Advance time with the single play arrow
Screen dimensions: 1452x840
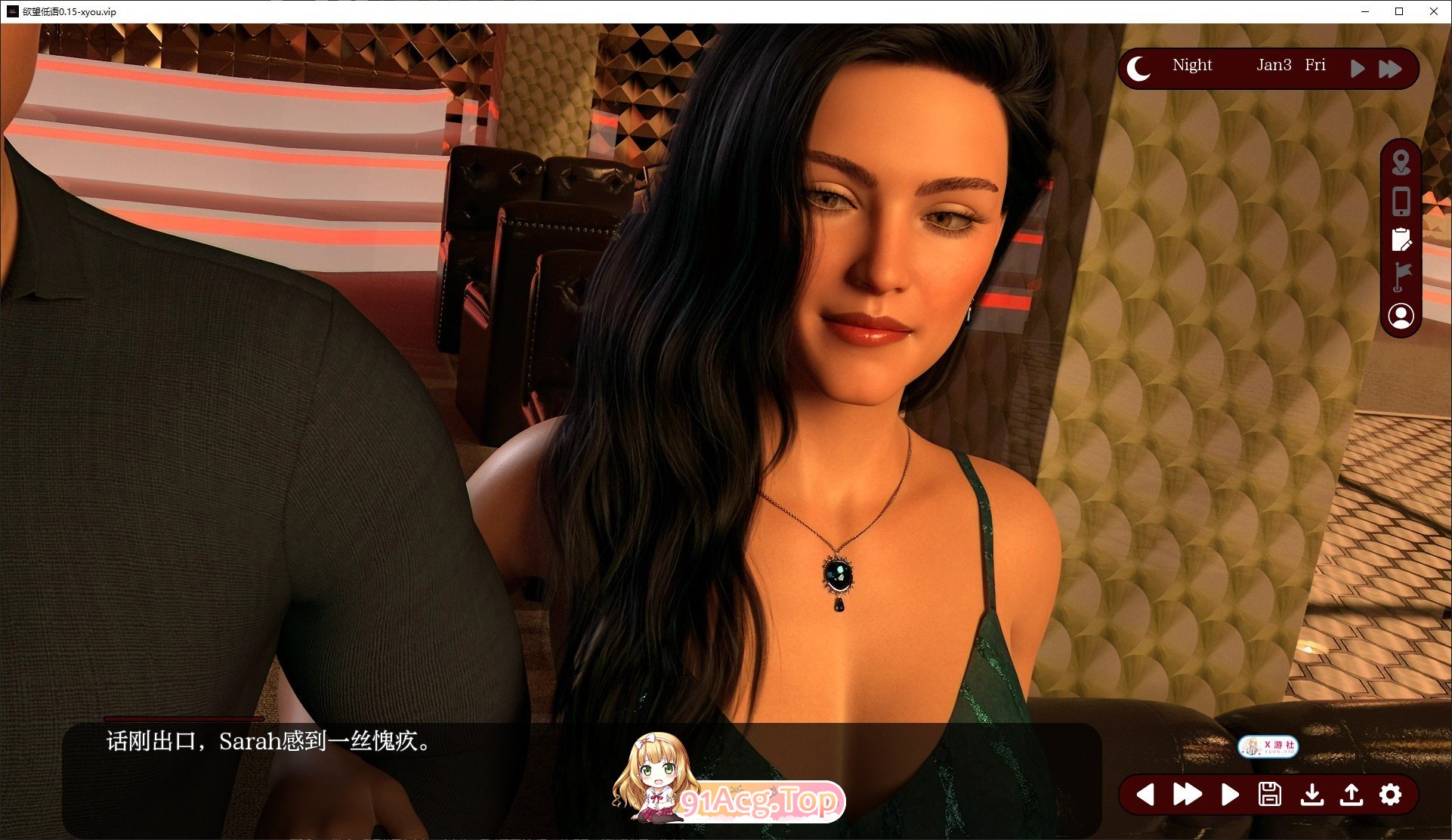click(x=1358, y=68)
